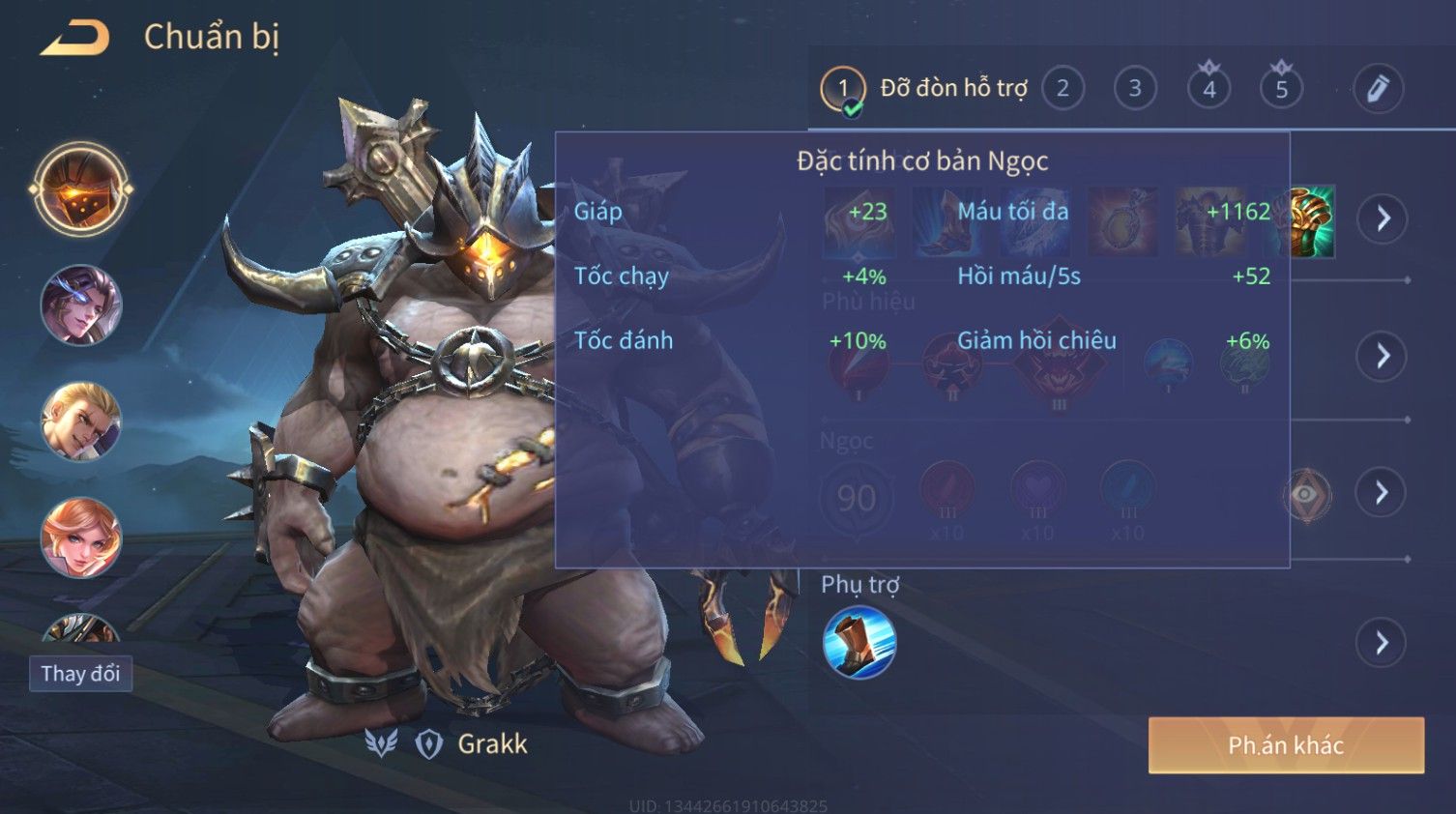Switch to build preset 3
The width and height of the screenshot is (1456, 814).
[1135, 89]
